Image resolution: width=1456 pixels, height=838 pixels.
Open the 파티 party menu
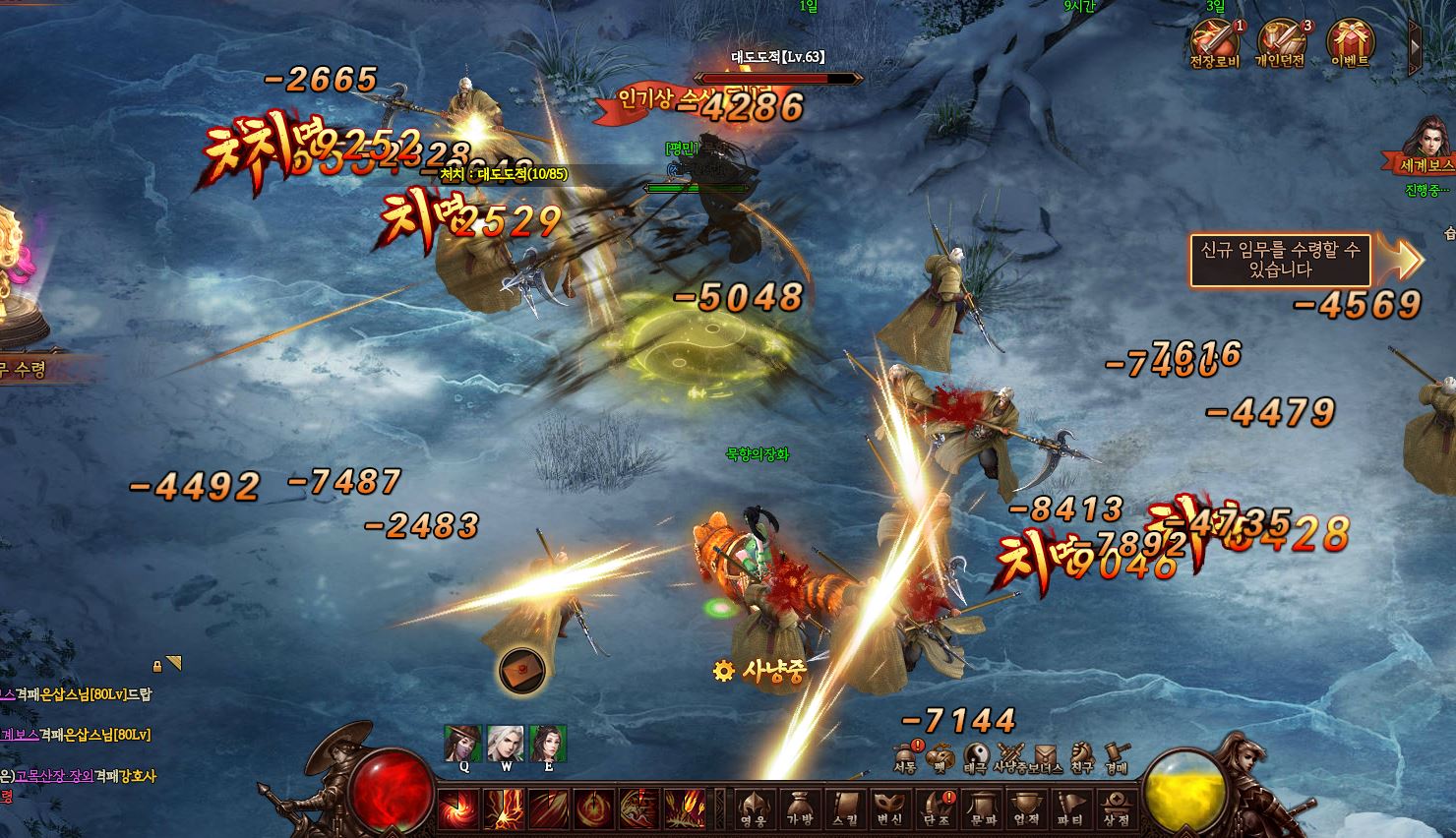coord(1070,808)
